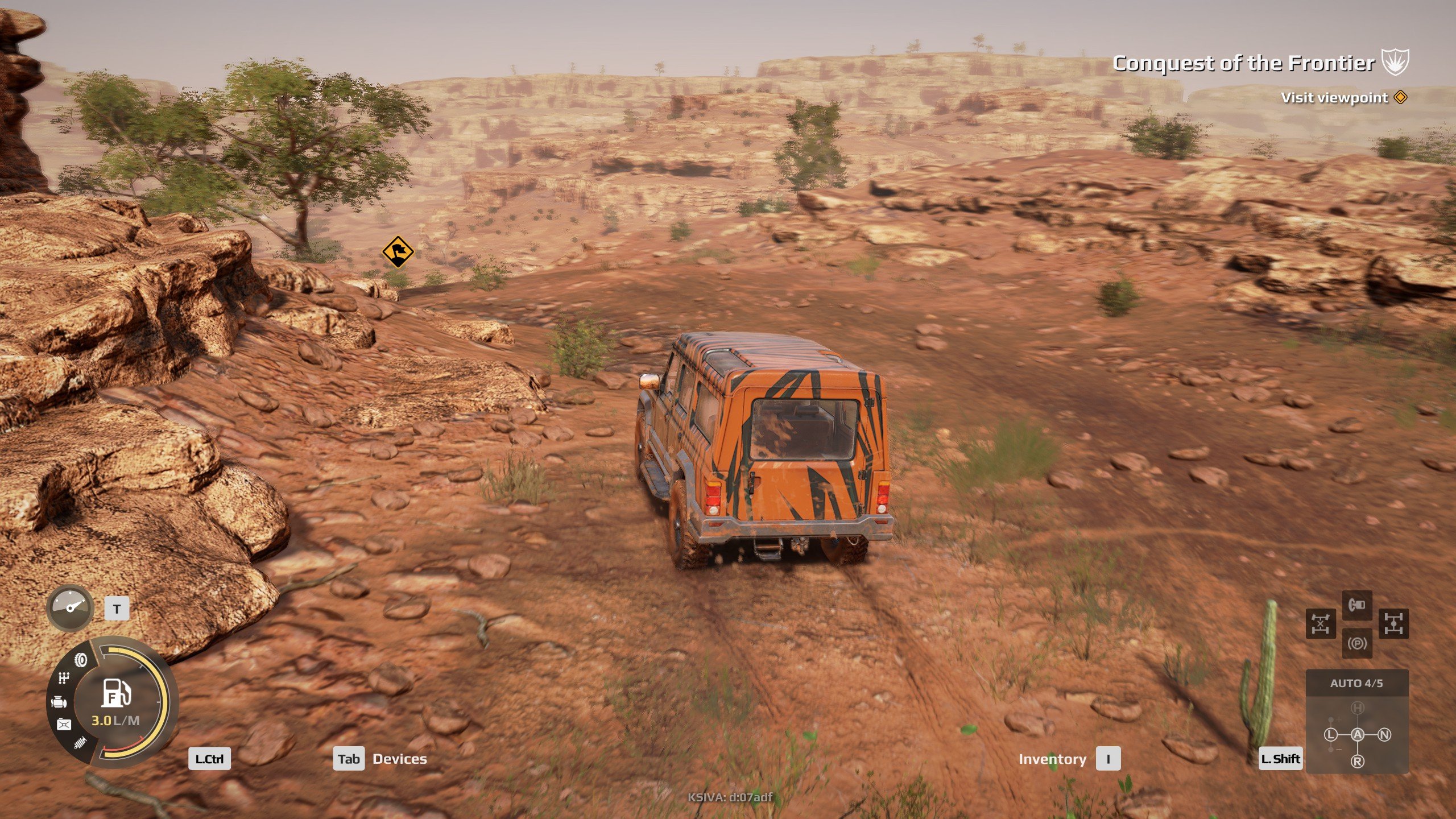Toggle the differential lock icon
This screenshot has height=819, width=1456.
[x=1320, y=623]
